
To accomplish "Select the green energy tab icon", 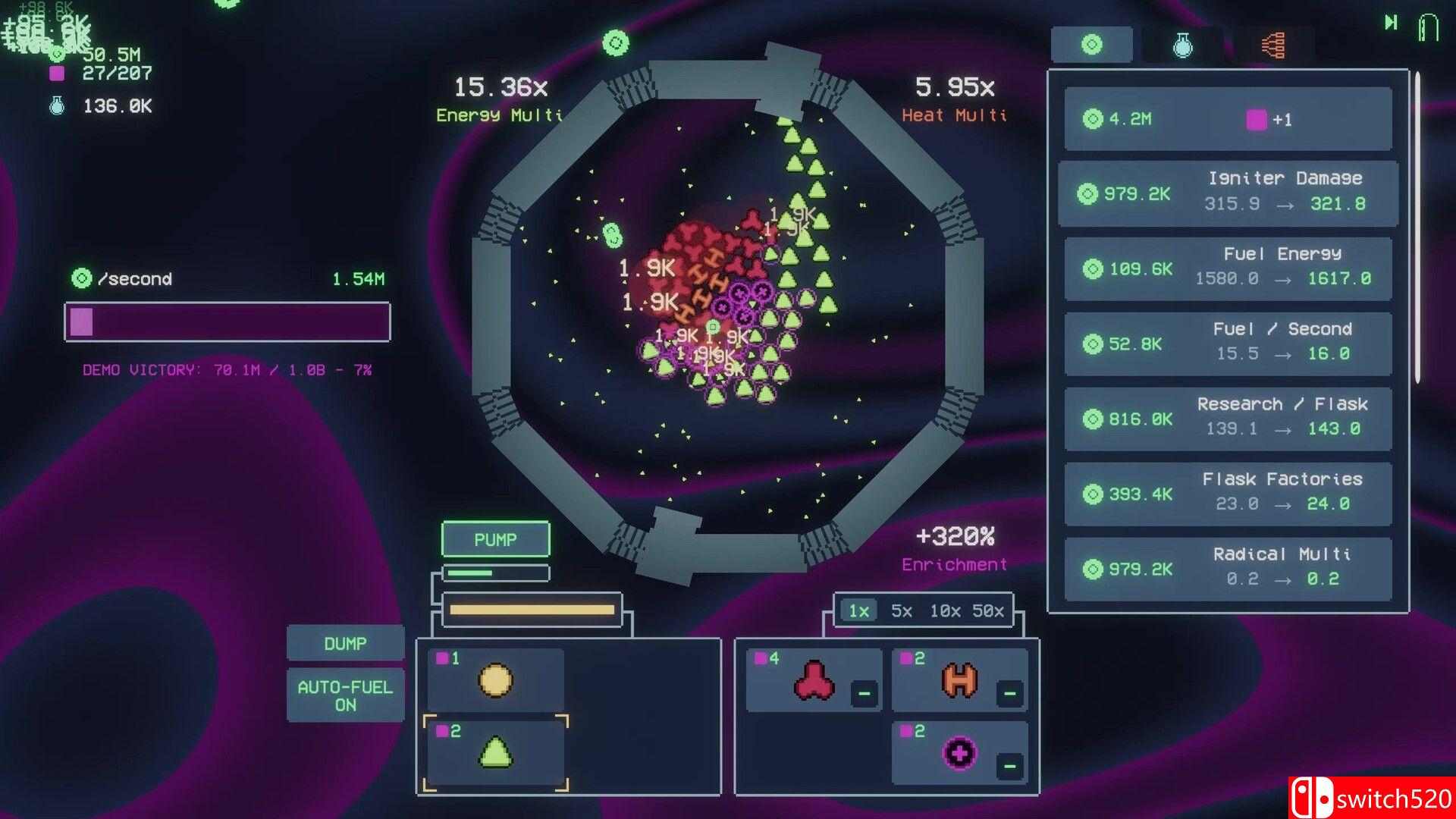I will click(x=1092, y=44).
